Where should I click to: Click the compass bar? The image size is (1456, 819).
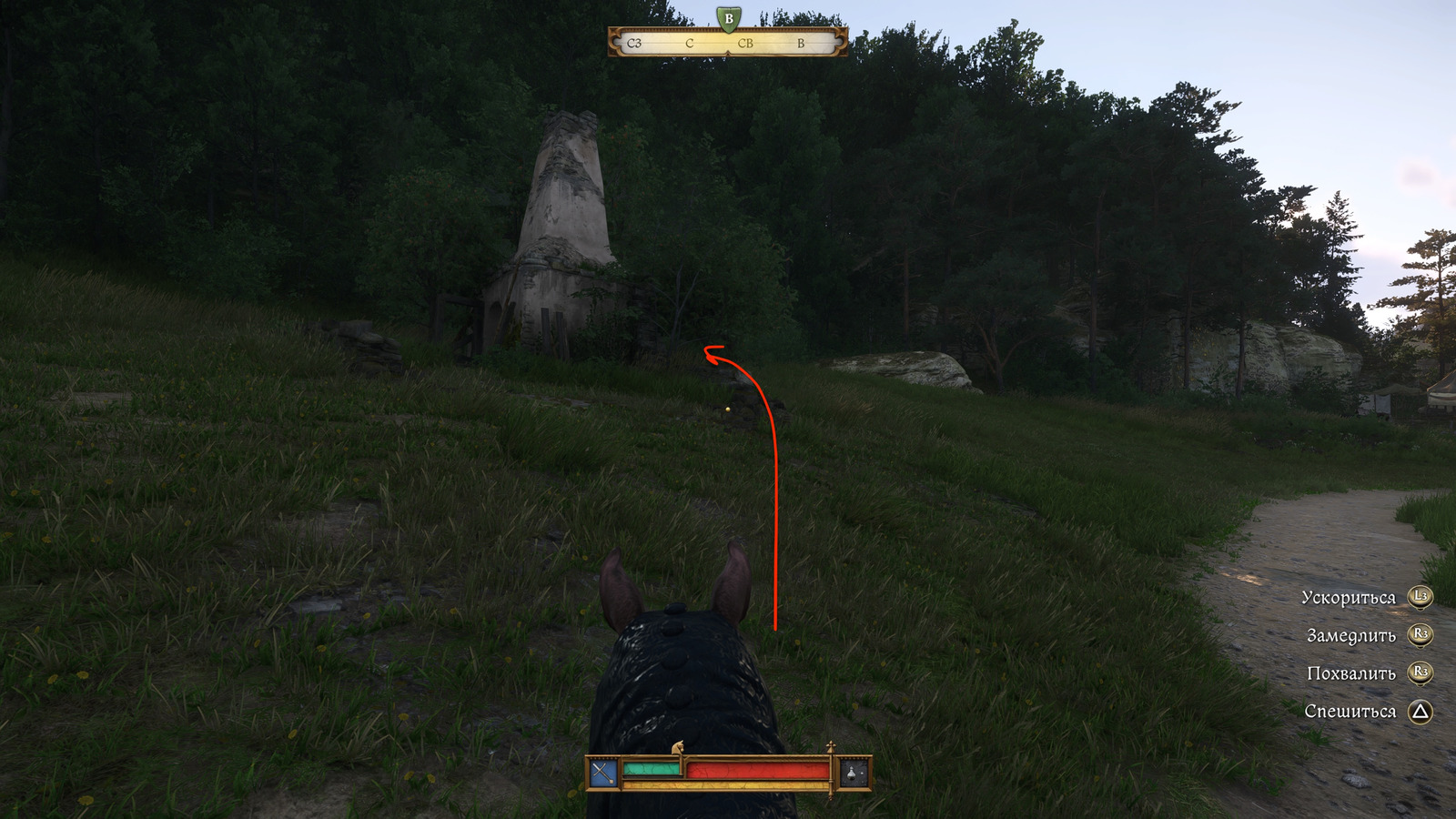(727, 43)
